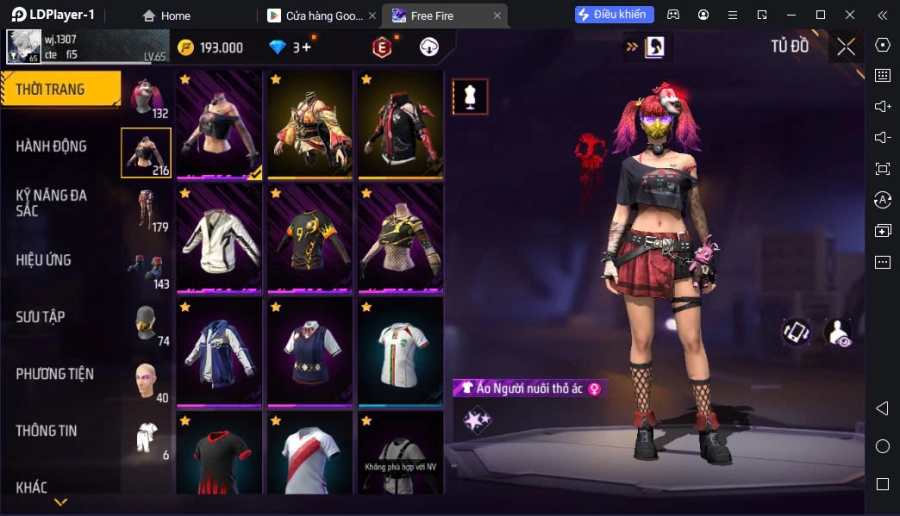The height and width of the screenshot is (516, 900).
Task: Click the gold coin balance
Action: [x=210, y=47]
